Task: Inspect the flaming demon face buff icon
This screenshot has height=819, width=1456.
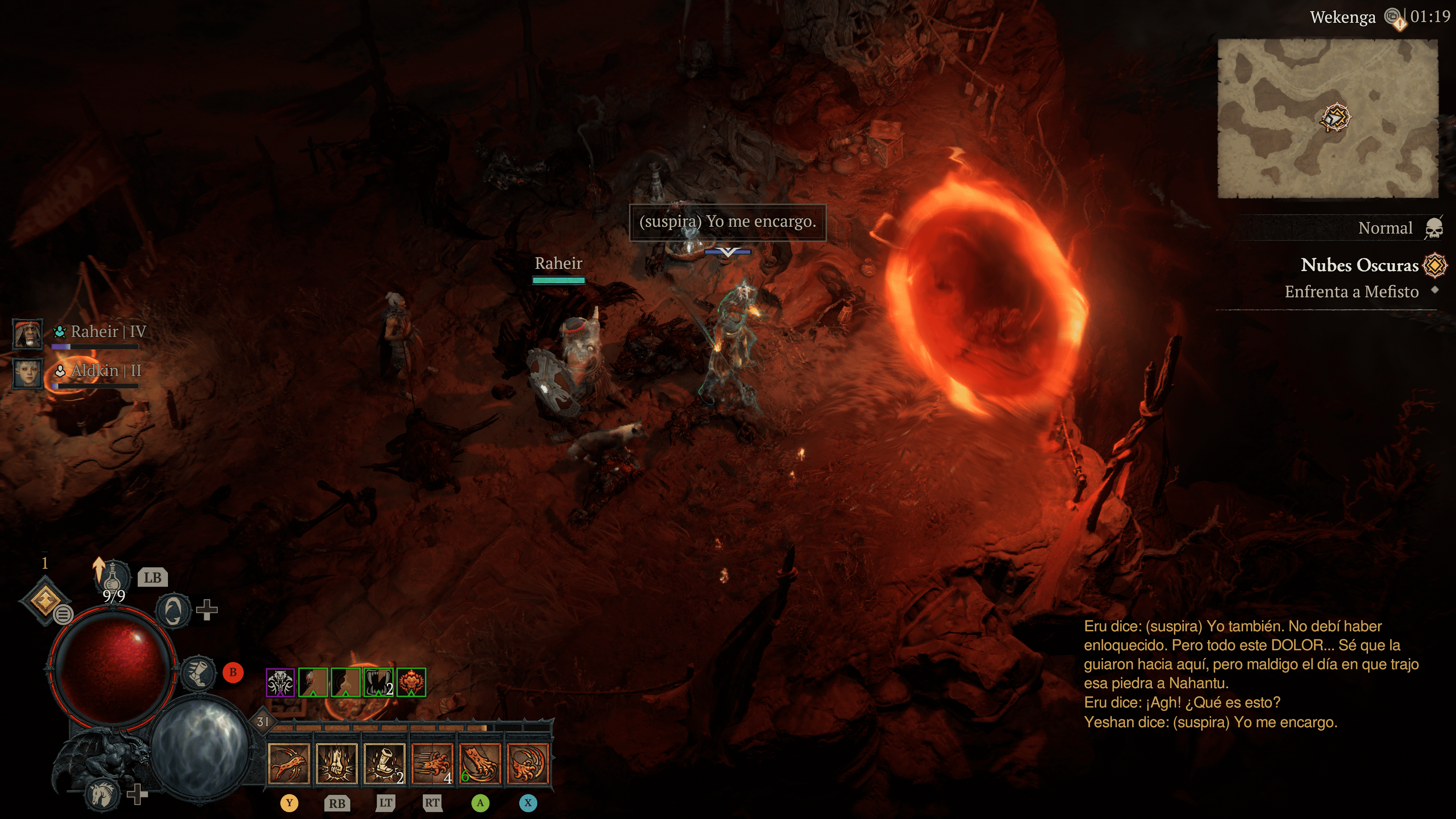Action: [x=411, y=682]
